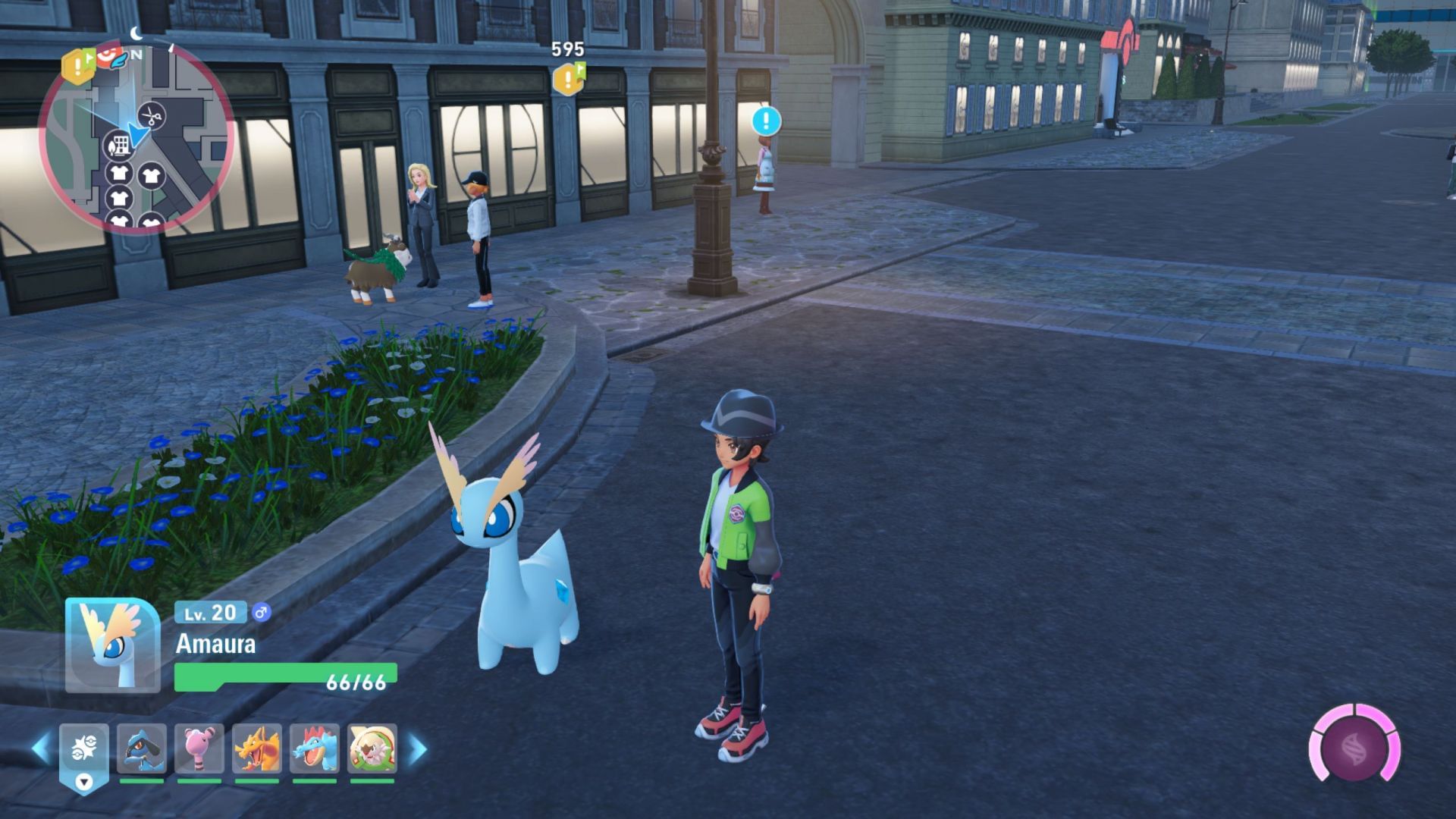Select Feraligatr from the party bar
The height and width of the screenshot is (819, 1456).
coord(315,748)
